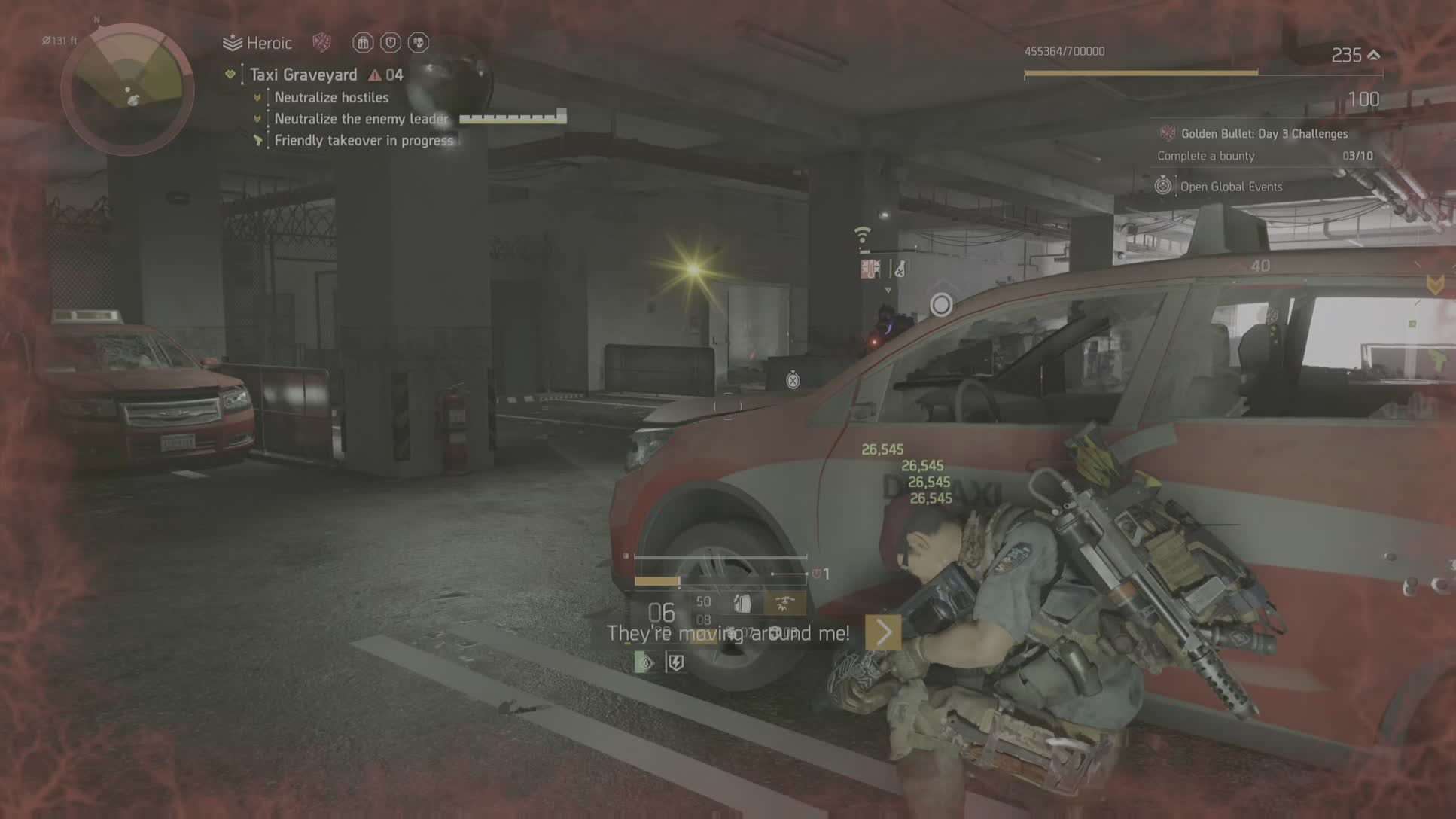1456x819 pixels.
Task: Select the Neutralize the enemy leader objective
Action: click(361, 119)
